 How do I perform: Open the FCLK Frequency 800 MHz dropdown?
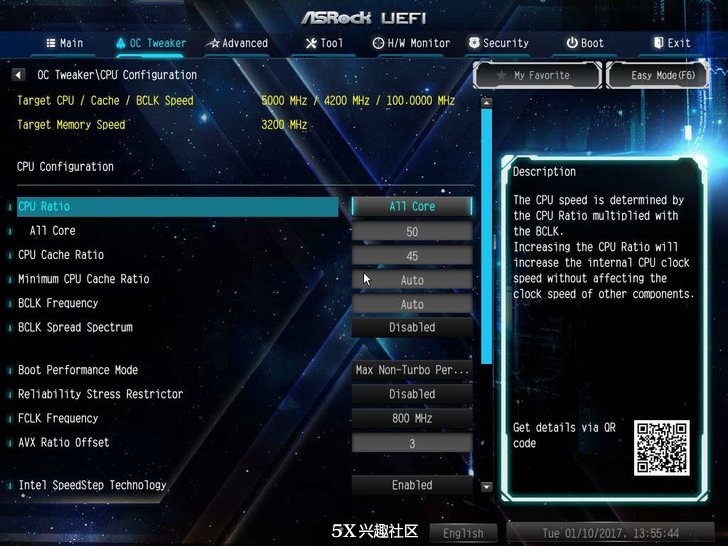tap(411, 418)
